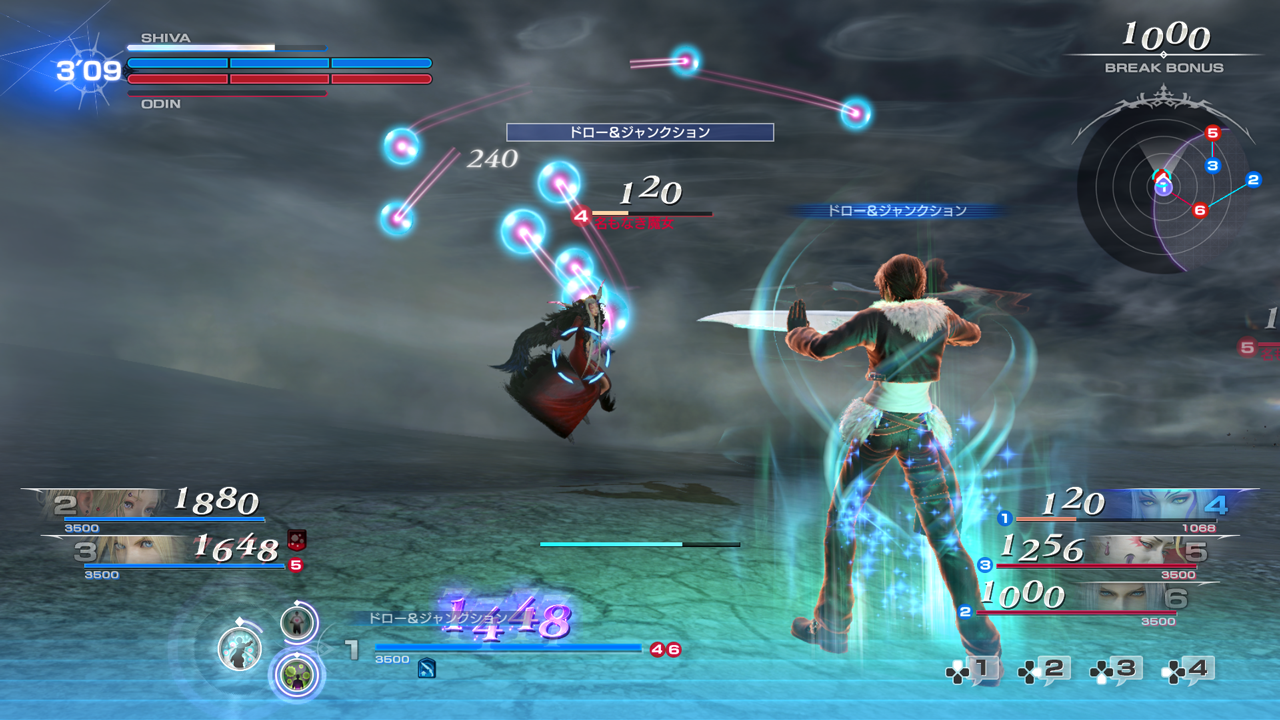Select blue ally marker 3 on the radar

point(1213,165)
